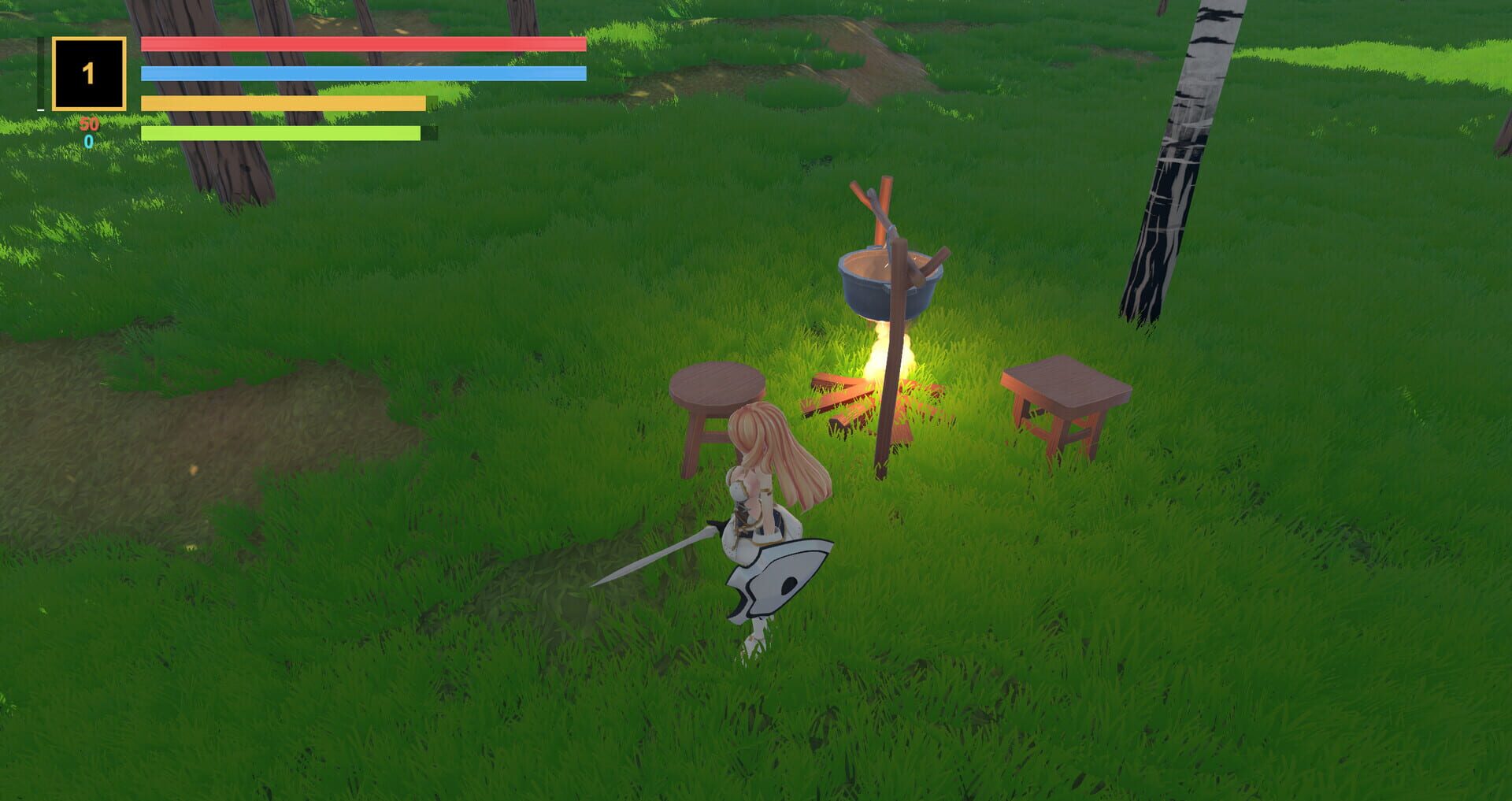1512x801 pixels.
Task: Click the blue 0 stat number
Action: point(89,142)
